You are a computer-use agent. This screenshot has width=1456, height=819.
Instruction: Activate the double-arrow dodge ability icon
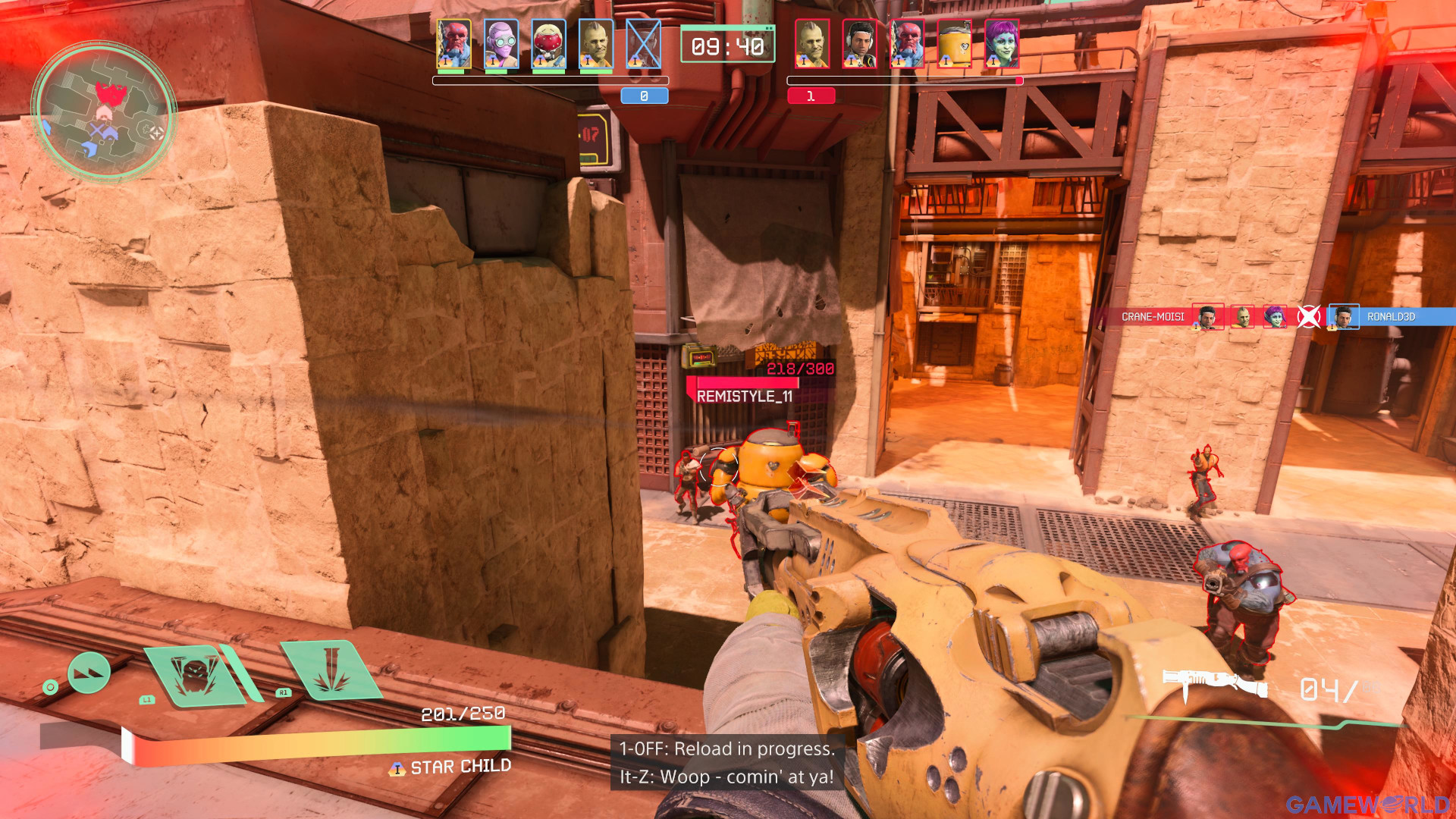pyautogui.click(x=89, y=673)
